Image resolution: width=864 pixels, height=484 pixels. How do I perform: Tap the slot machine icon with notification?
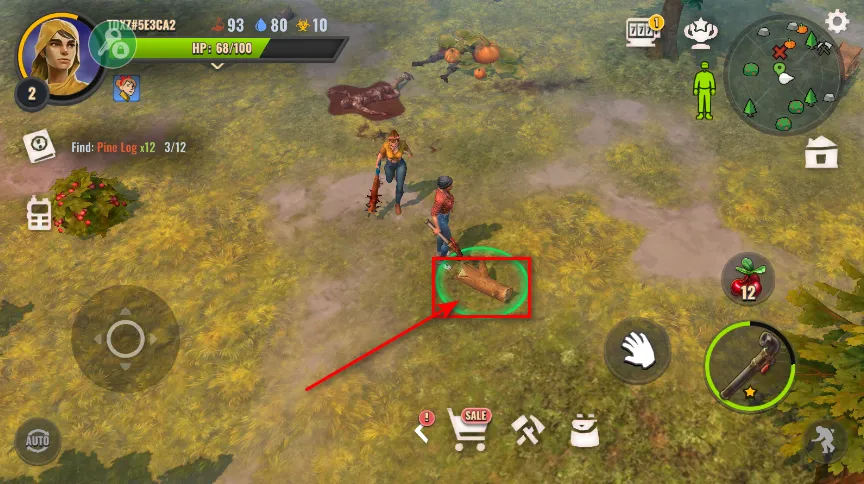(643, 31)
